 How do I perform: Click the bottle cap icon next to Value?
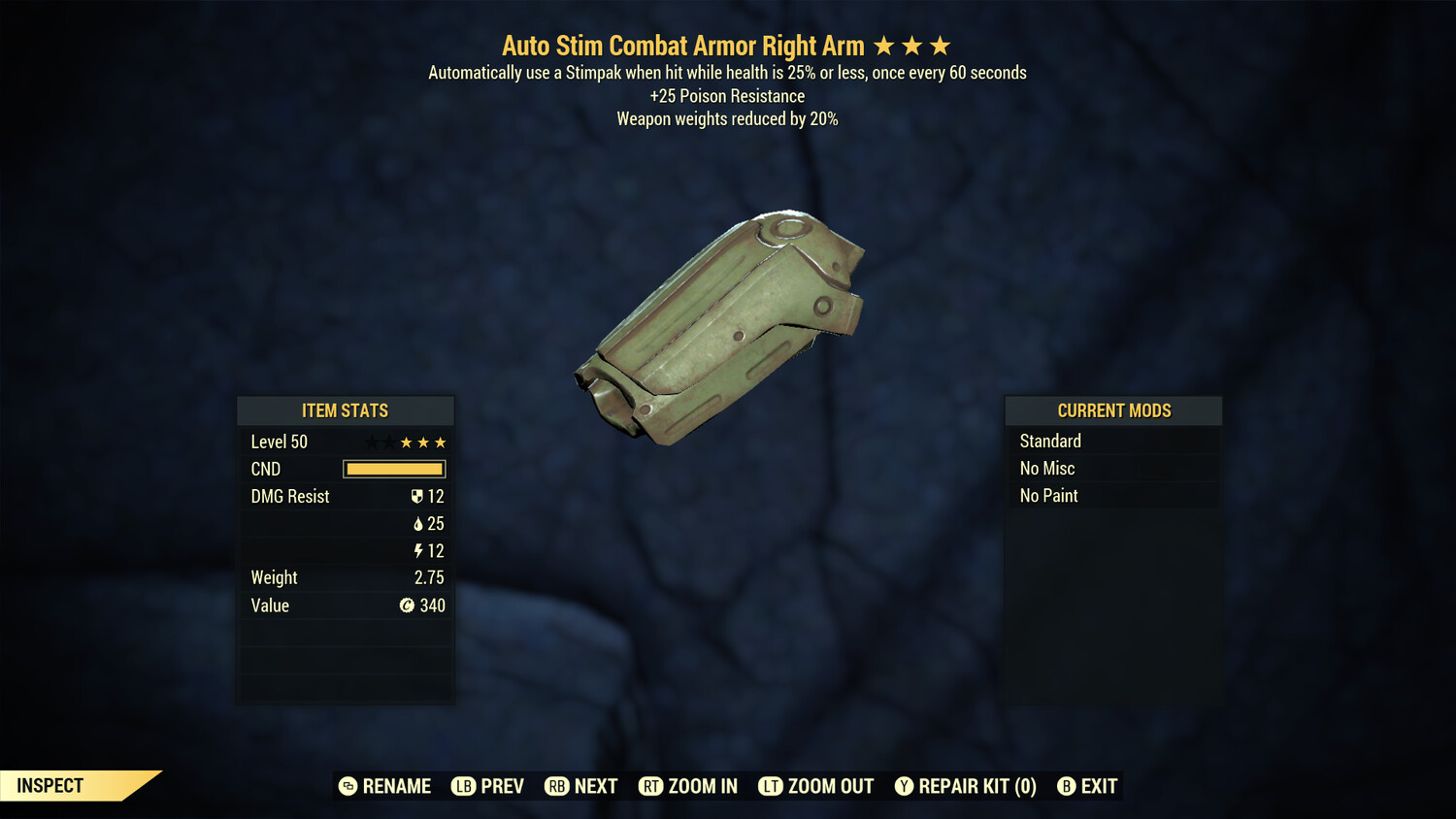click(x=408, y=606)
